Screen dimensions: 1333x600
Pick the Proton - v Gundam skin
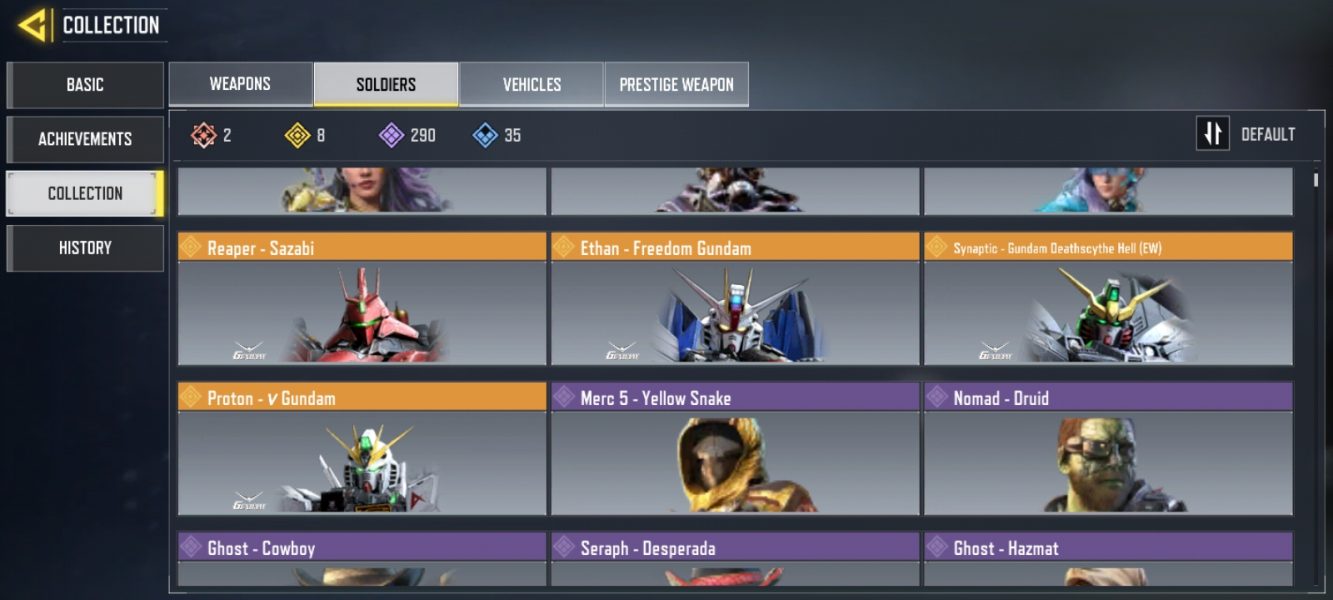(x=362, y=448)
